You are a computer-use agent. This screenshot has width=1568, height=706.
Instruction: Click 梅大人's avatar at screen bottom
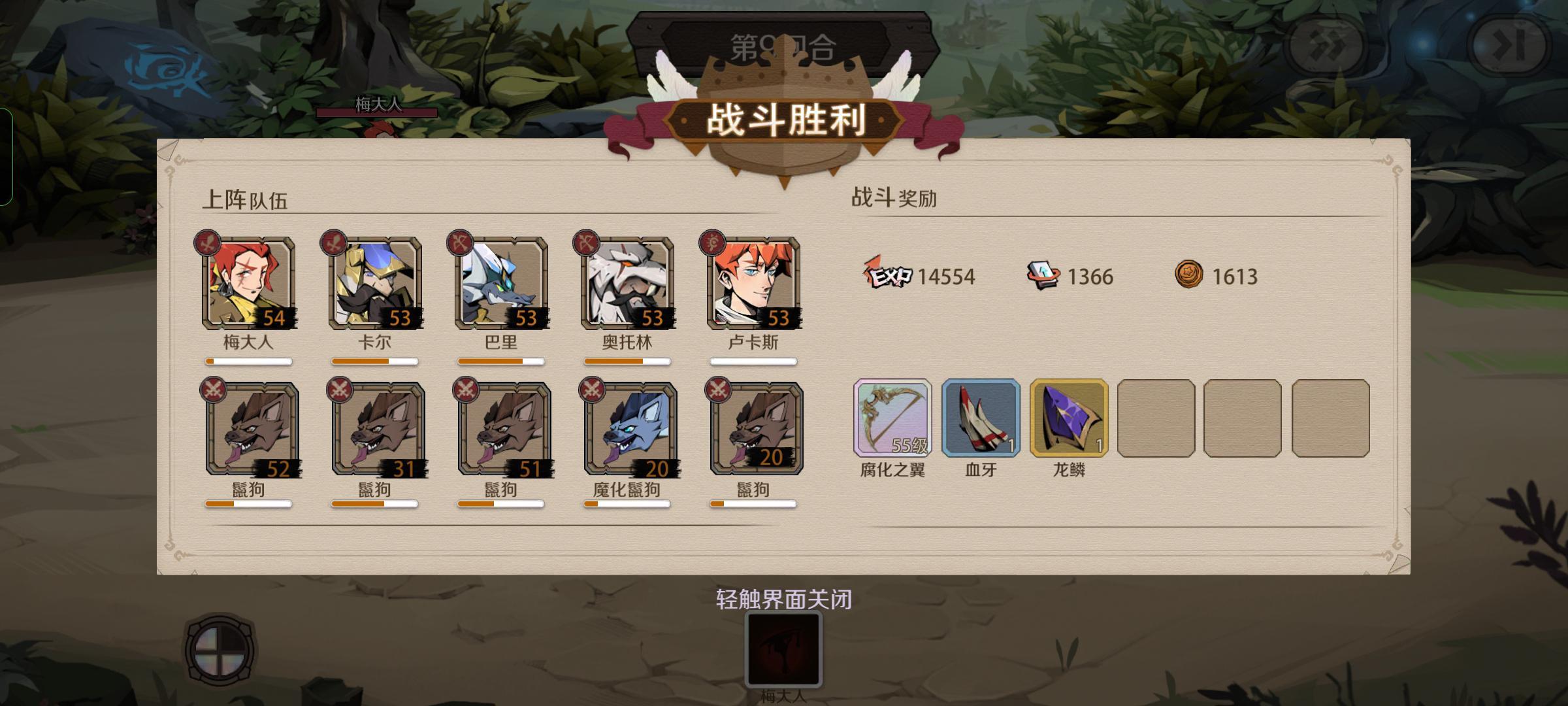point(783,656)
